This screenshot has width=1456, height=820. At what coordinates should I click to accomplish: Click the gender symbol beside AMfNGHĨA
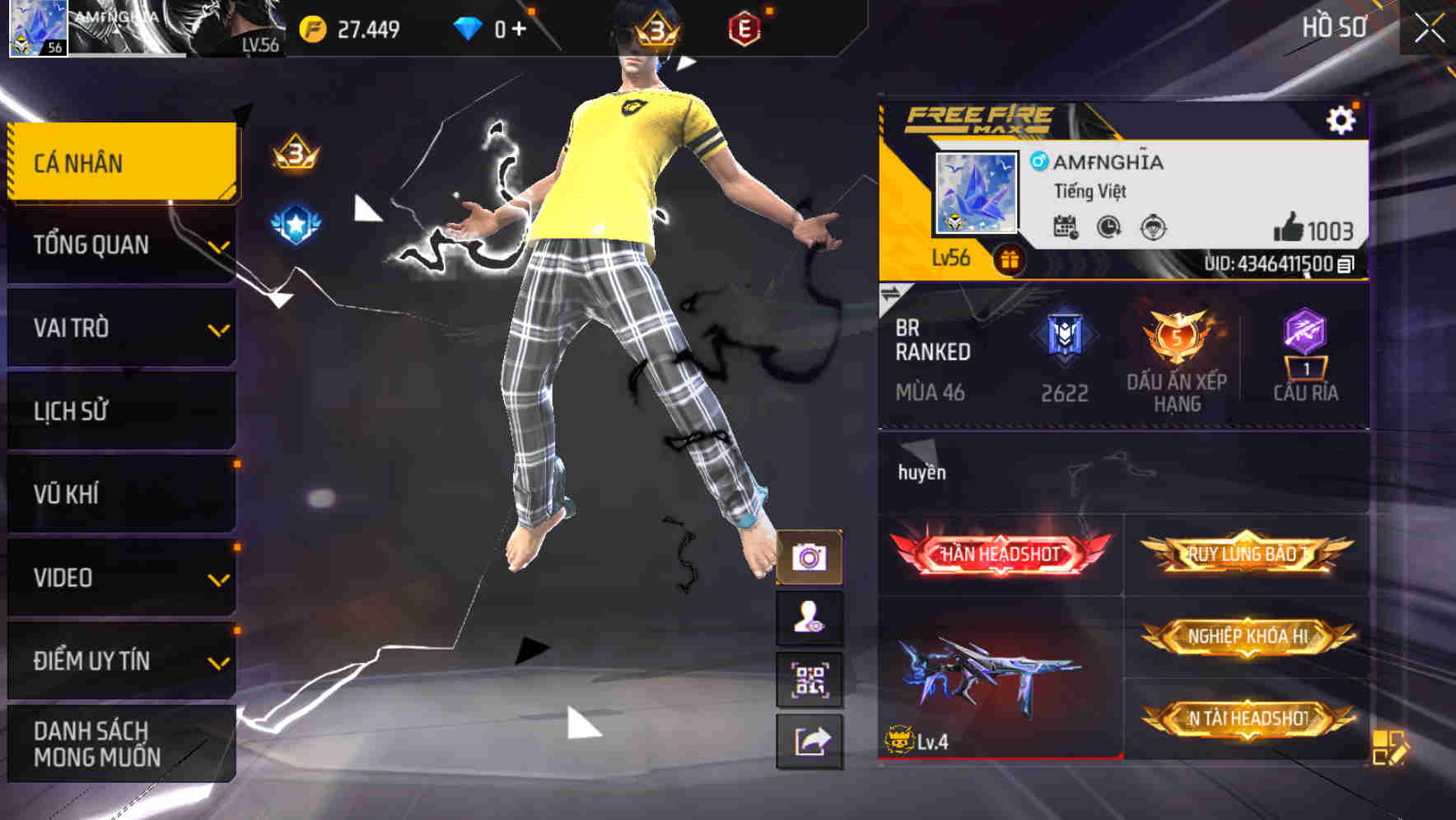point(1039,162)
